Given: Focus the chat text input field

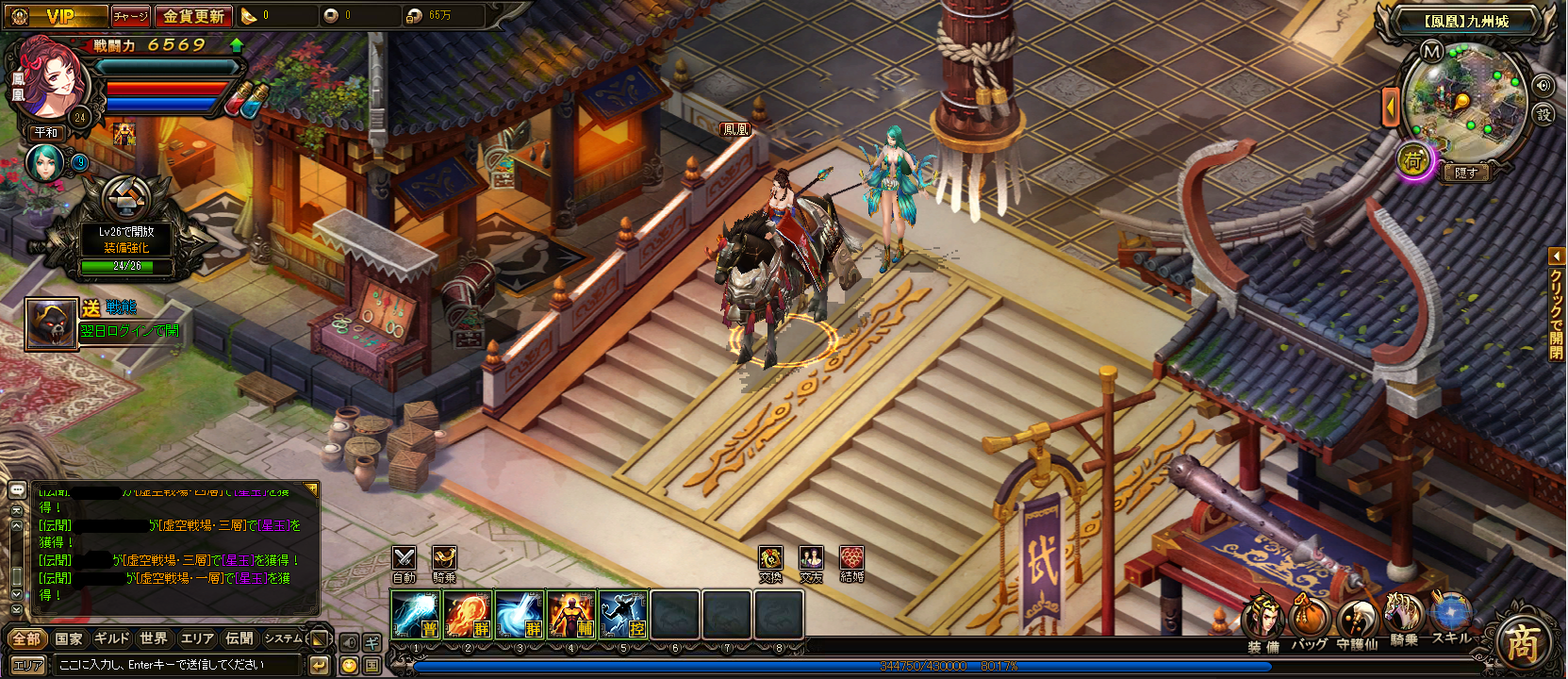Looking at the screenshot, I should [x=179, y=665].
